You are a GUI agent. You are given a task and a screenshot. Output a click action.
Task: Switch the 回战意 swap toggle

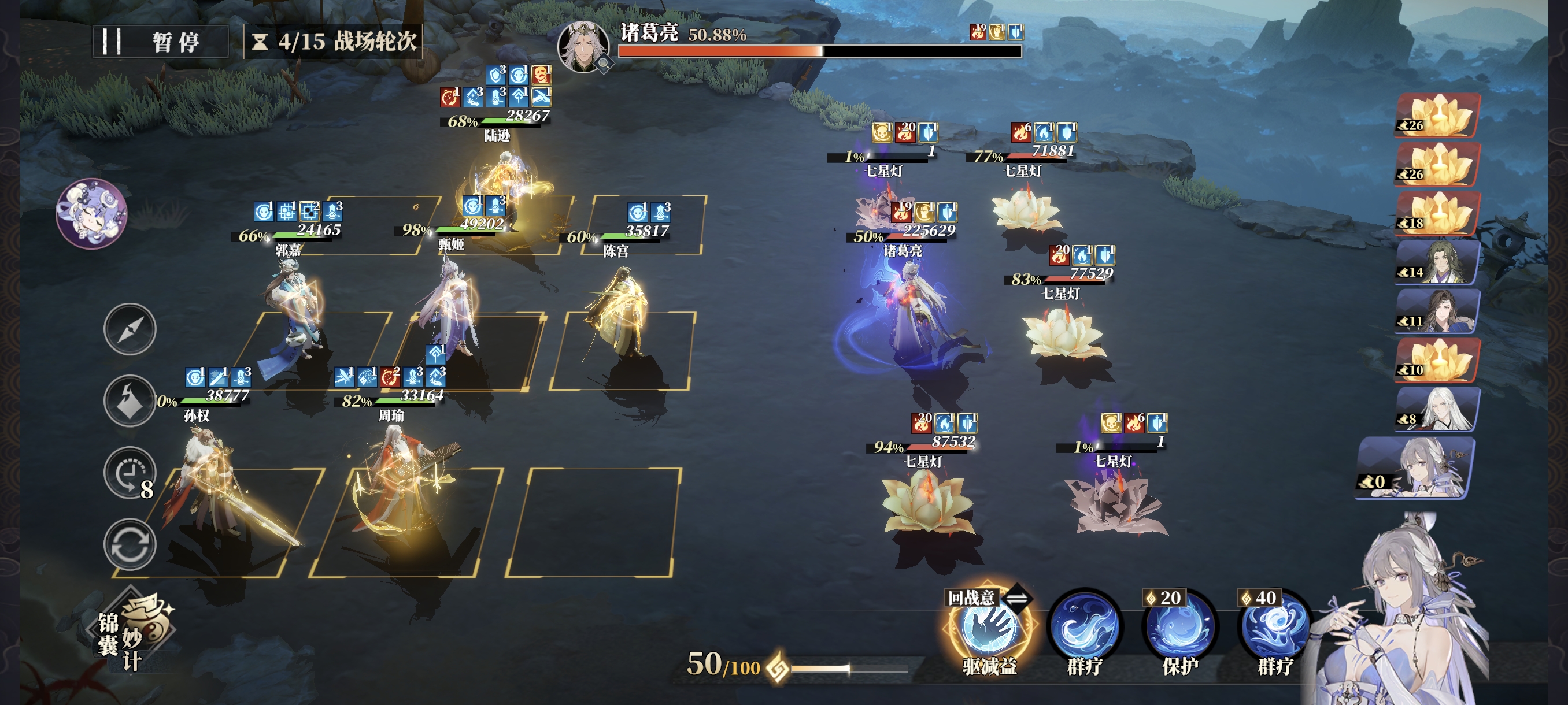pos(1016,598)
